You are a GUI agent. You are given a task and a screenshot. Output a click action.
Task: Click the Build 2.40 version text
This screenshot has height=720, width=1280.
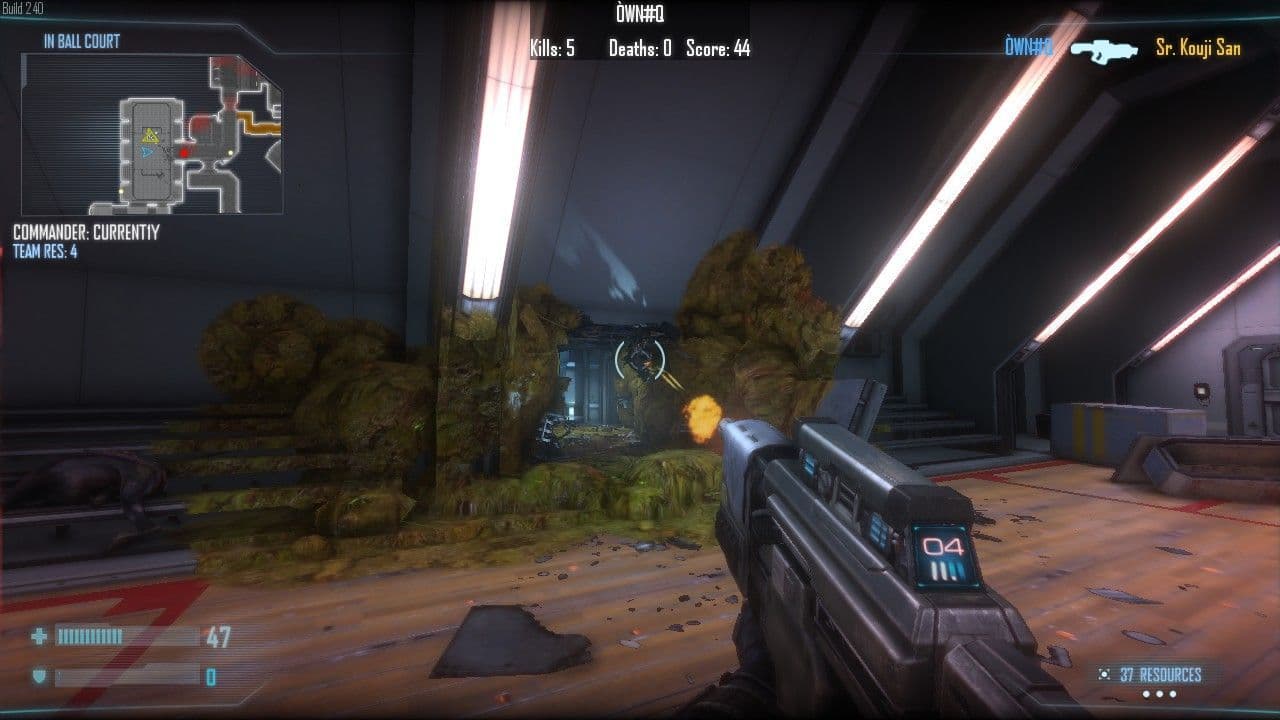(22, 6)
